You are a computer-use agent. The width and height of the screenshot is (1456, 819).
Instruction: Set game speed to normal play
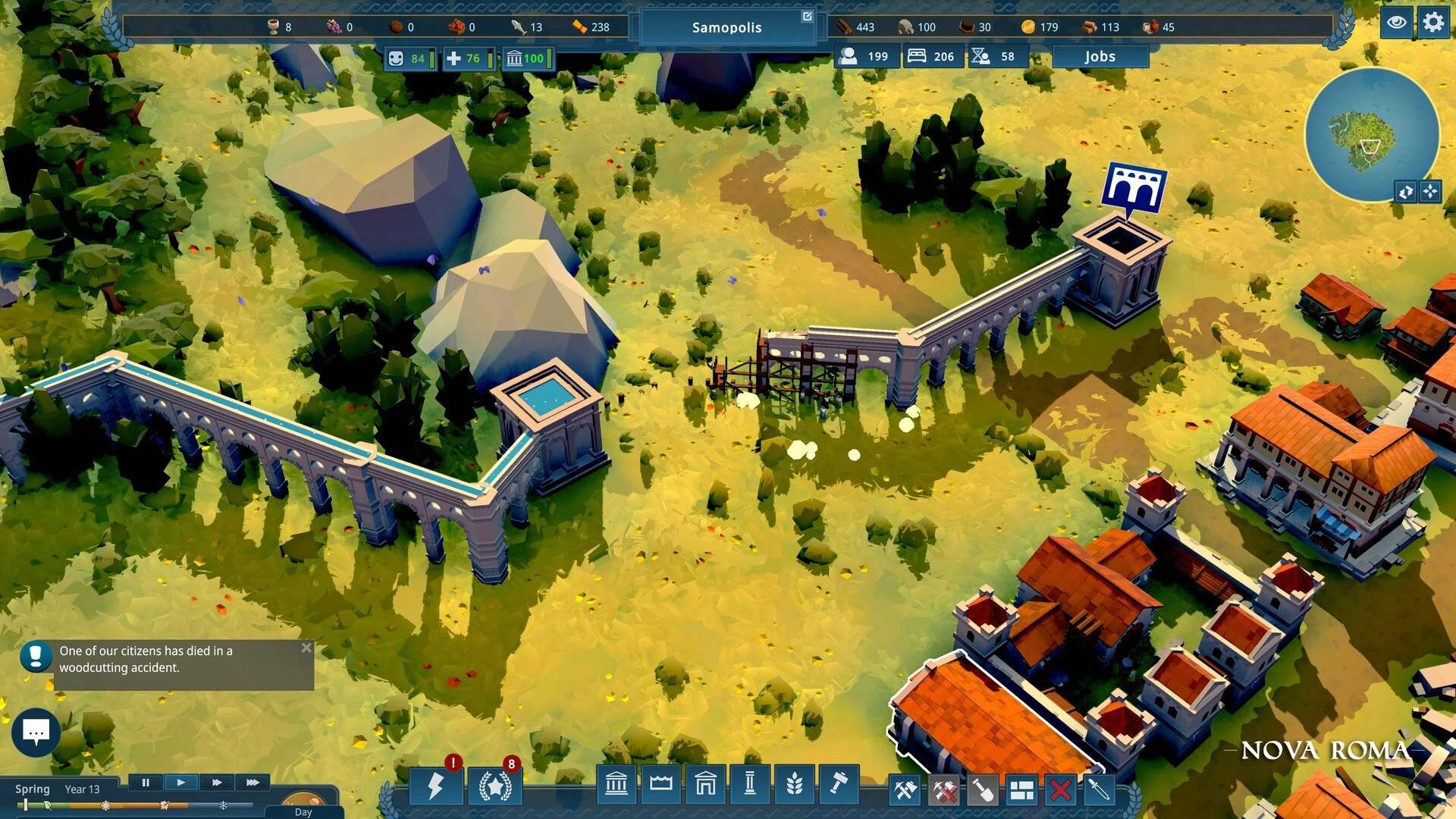(180, 783)
